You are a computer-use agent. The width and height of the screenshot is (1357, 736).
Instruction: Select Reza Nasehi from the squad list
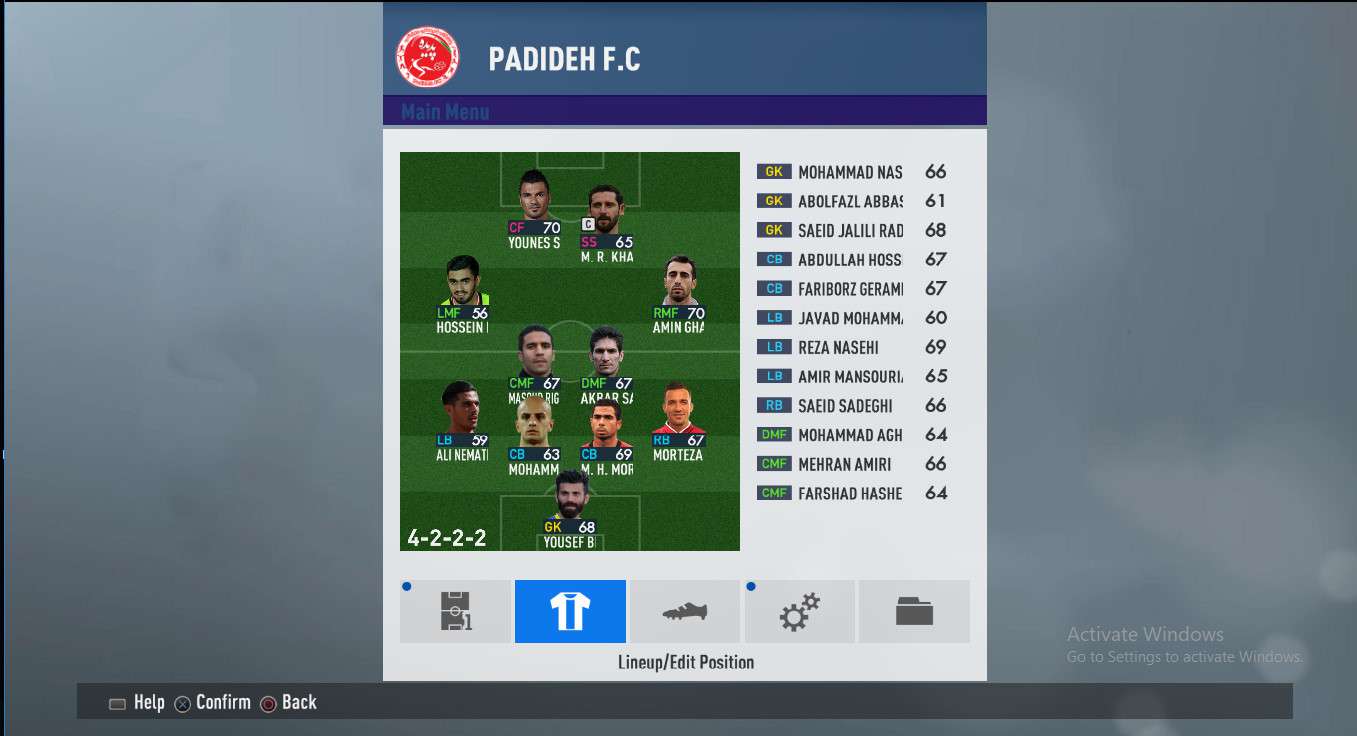tap(850, 347)
